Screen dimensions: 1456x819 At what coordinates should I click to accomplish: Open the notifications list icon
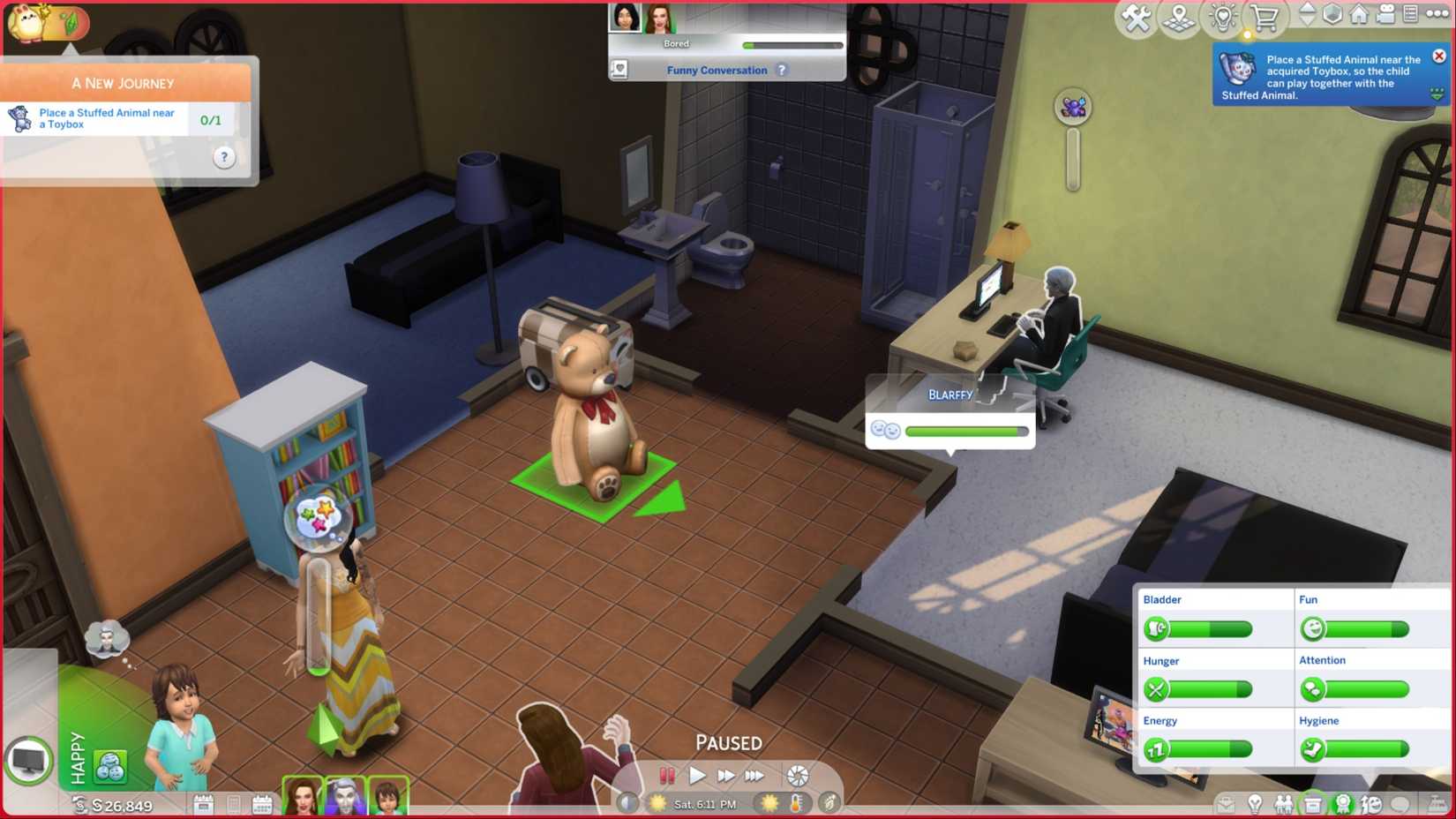1410,15
